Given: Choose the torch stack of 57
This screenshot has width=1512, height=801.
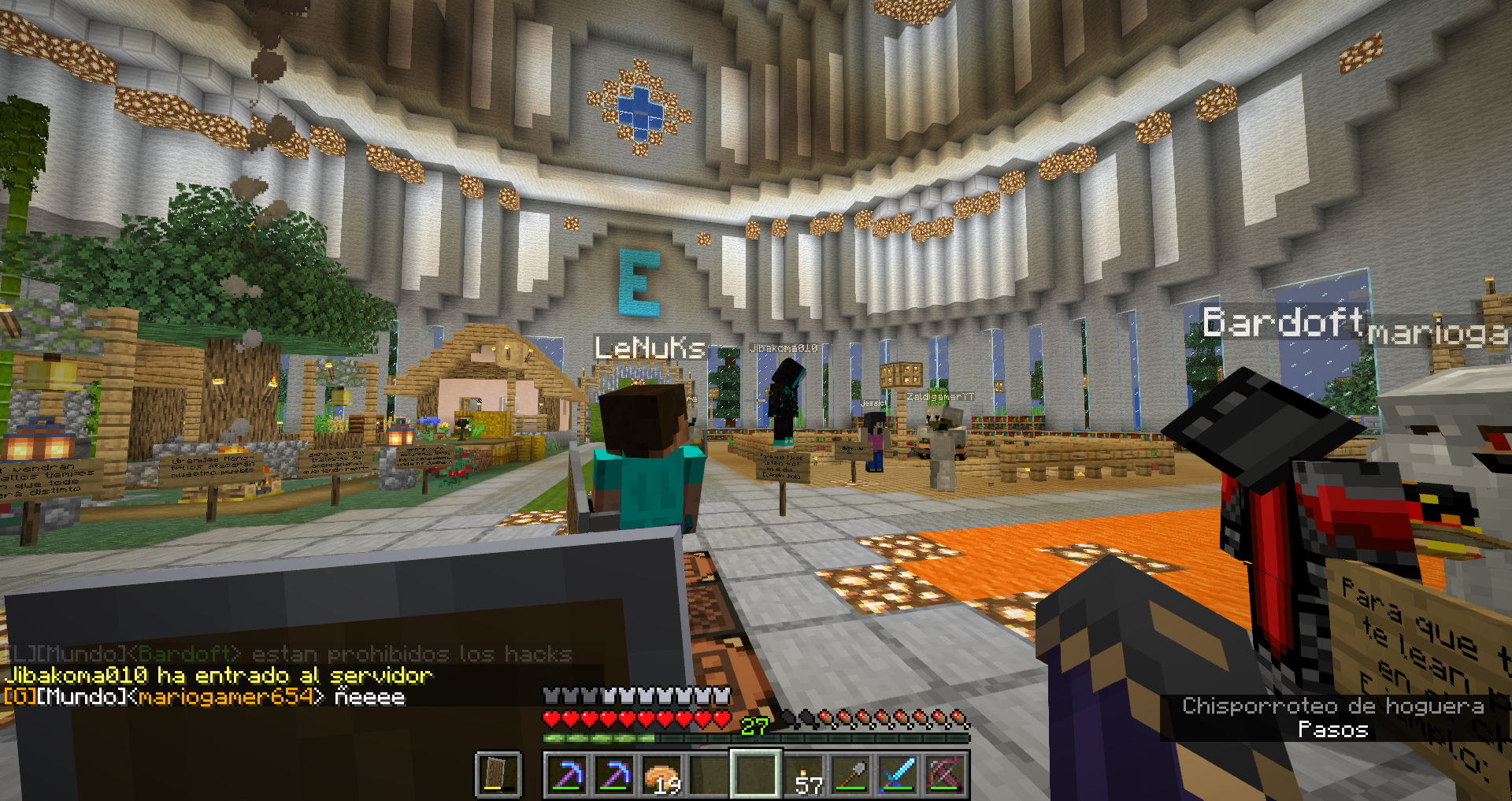Looking at the screenshot, I should 806,775.
